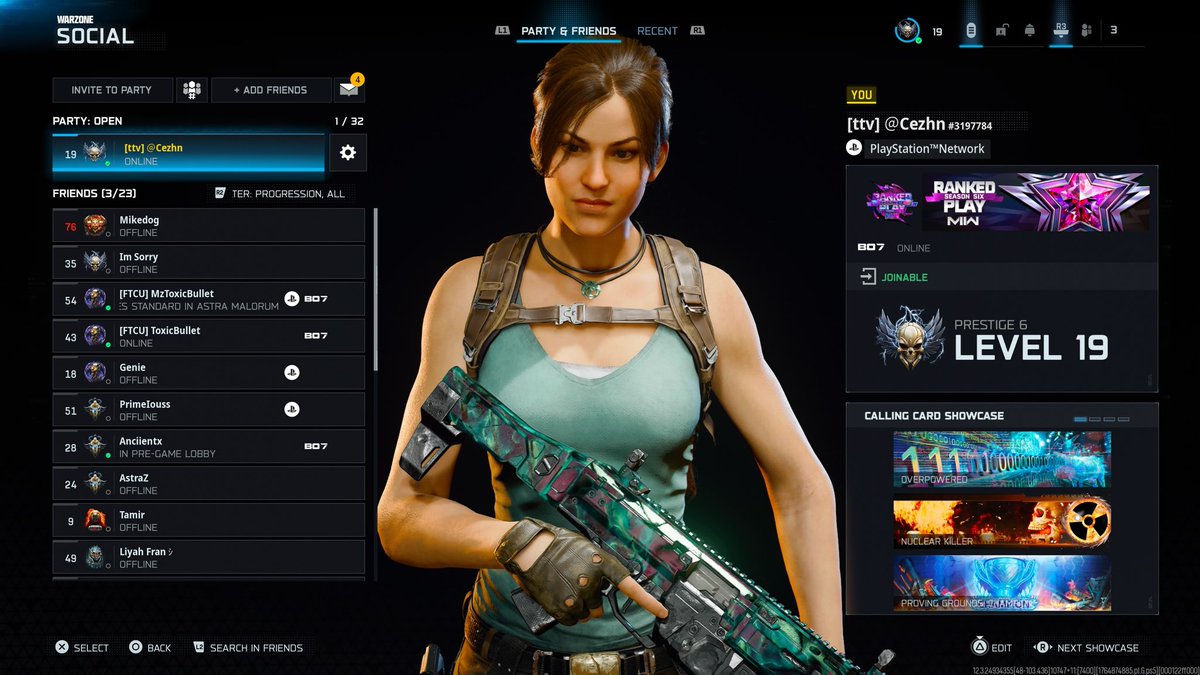Click the Invite to Party button
The image size is (1200, 675).
(112, 90)
